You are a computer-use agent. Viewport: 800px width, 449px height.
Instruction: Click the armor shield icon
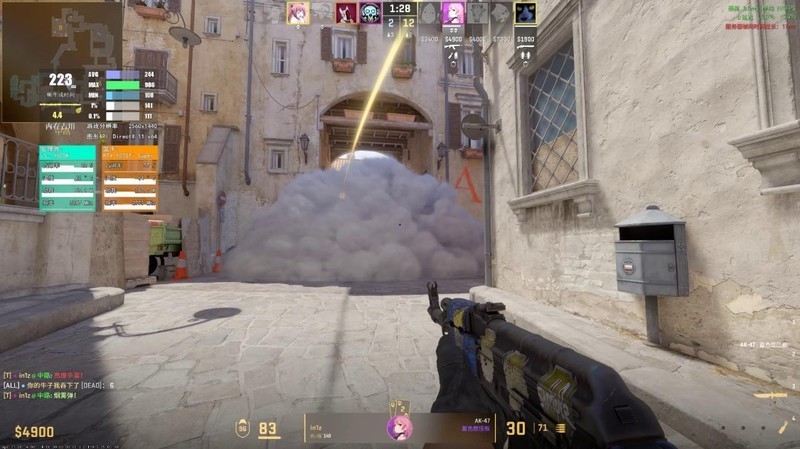(242, 429)
